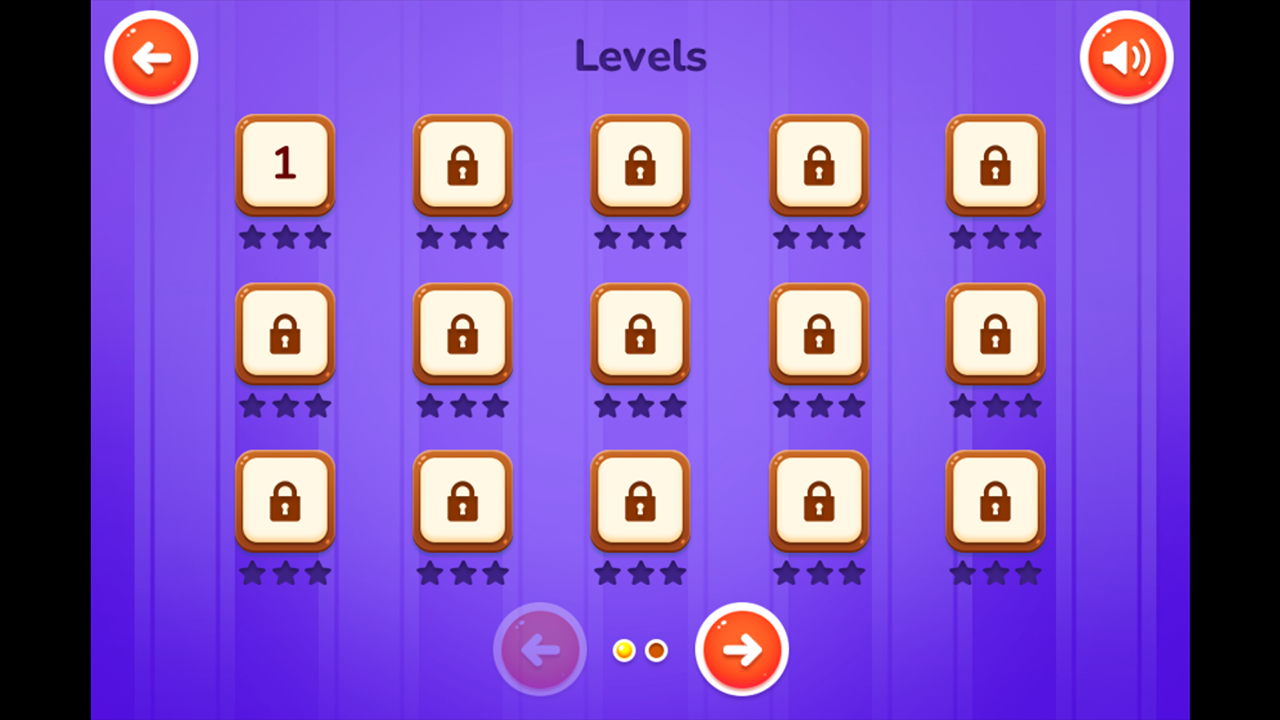Select the dark pagination dot for page two
The image size is (1280, 720).
[x=656, y=650]
